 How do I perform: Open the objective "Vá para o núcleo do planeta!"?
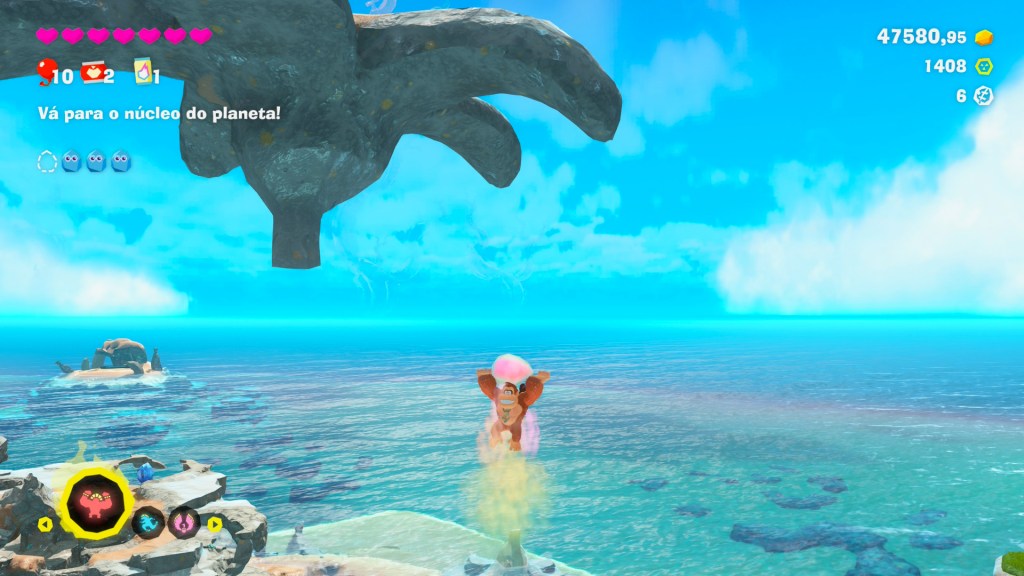tap(158, 113)
